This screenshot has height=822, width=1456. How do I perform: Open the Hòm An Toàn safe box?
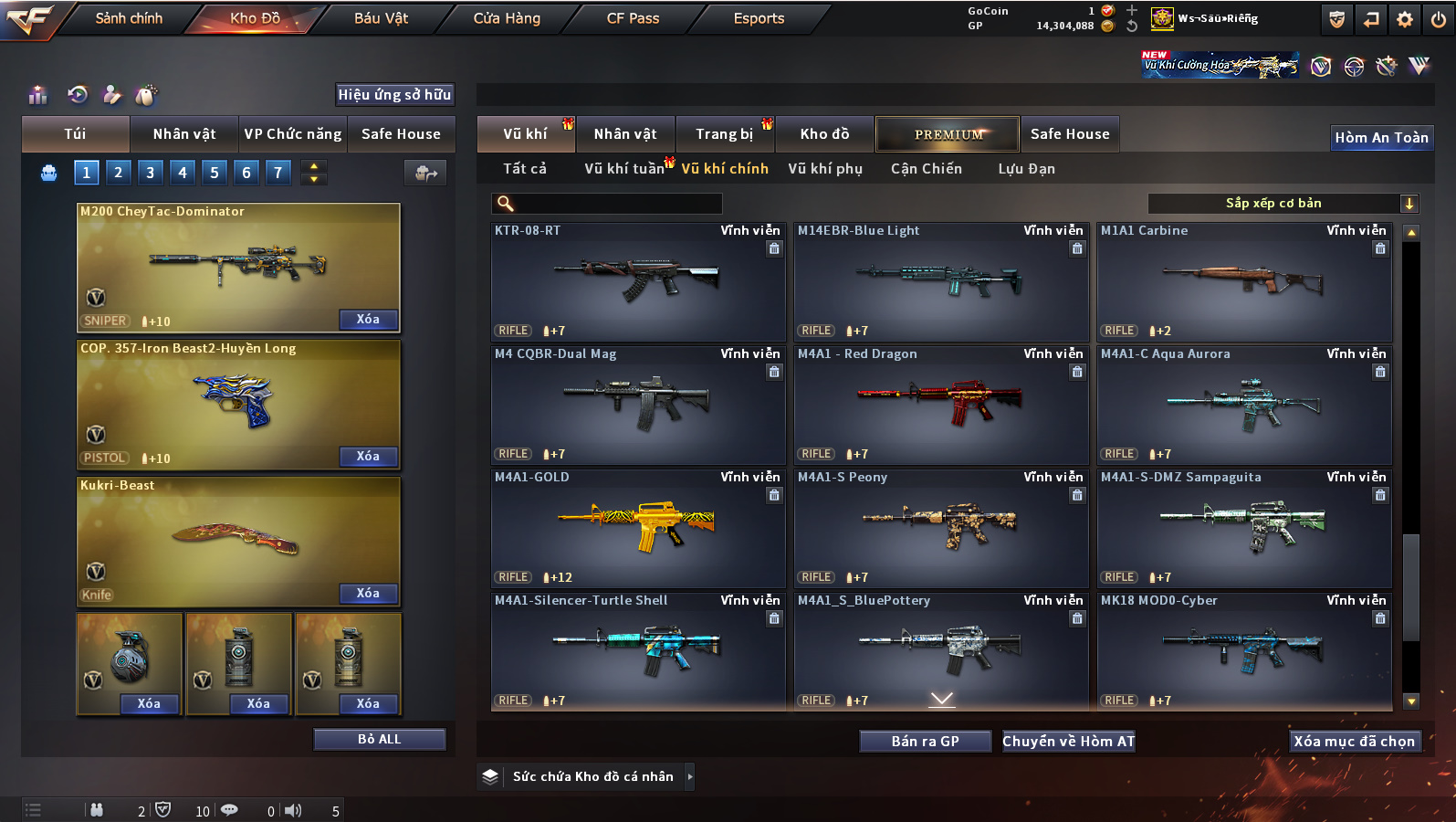click(x=1381, y=138)
